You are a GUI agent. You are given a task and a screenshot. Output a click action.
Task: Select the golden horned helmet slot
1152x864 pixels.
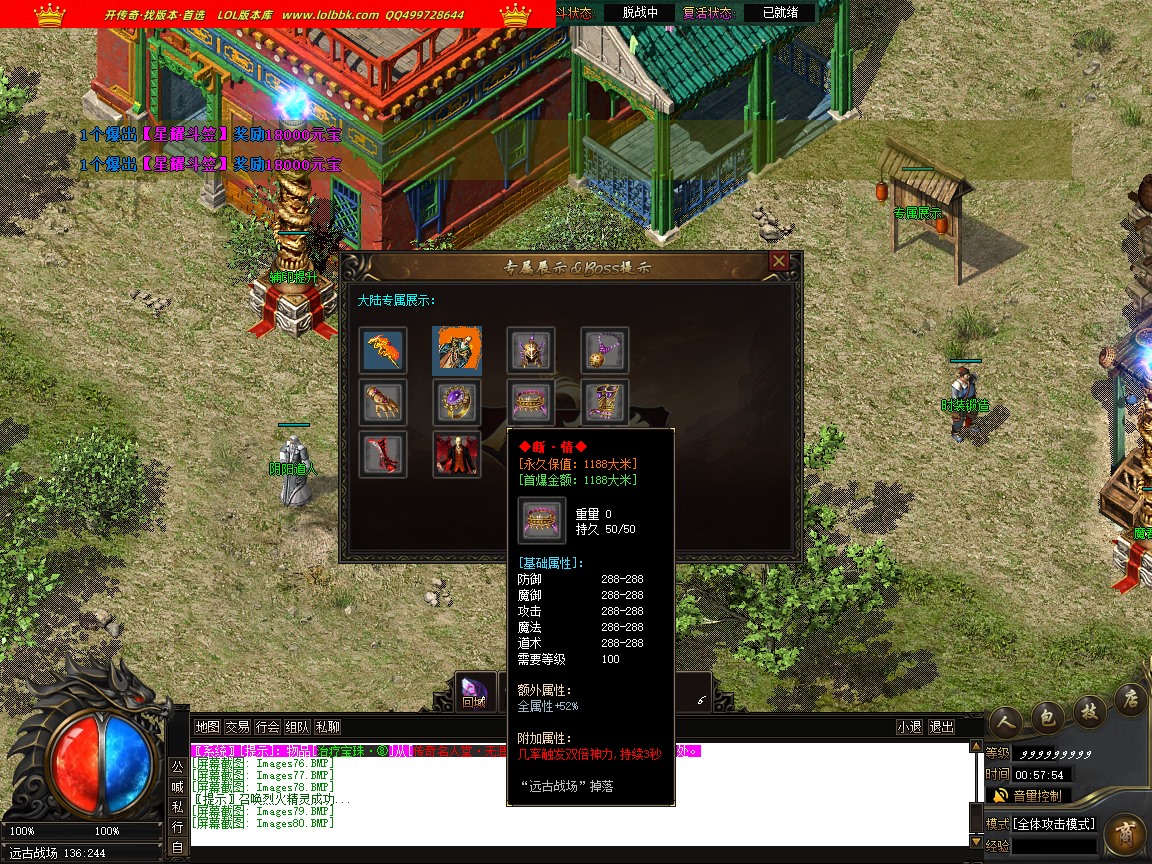[531, 351]
